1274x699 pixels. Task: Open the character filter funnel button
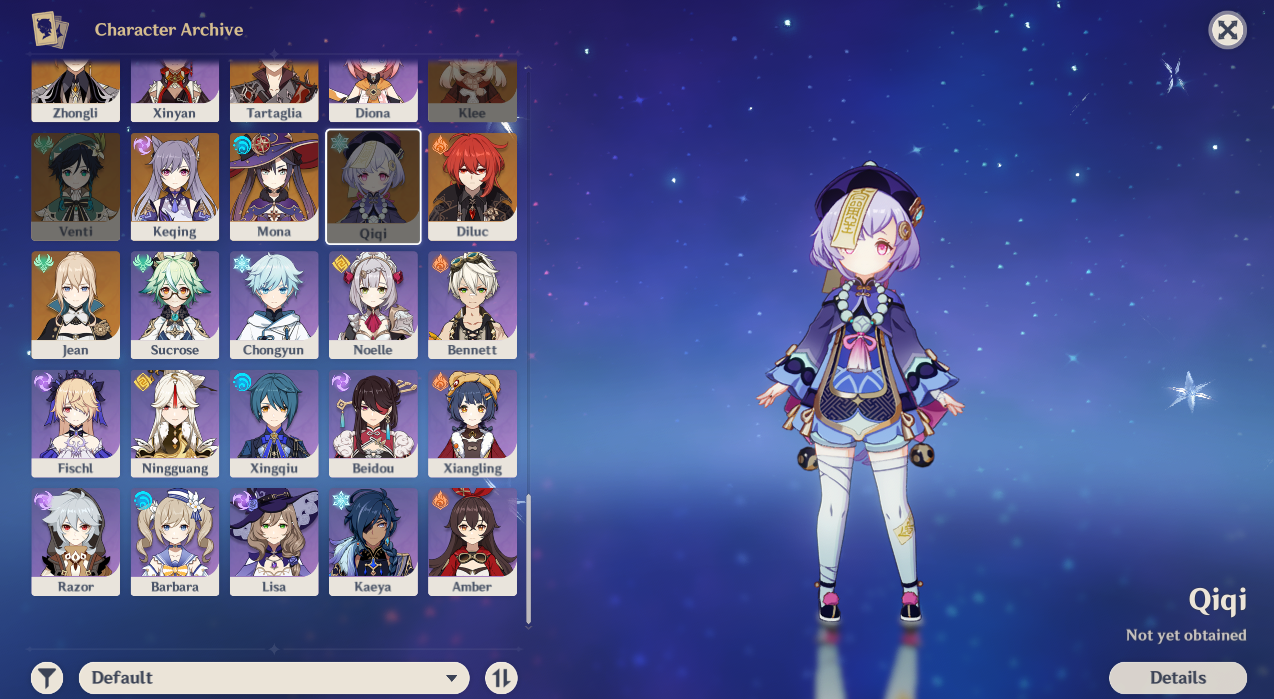(x=47, y=678)
